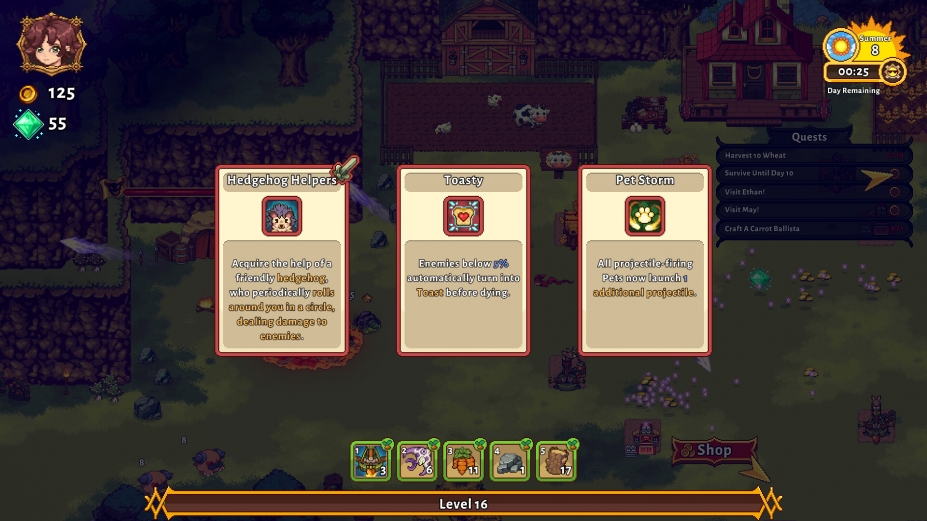
Task: Choose the Hedgehog Helpers upgrade card
Action: click(x=281, y=262)
